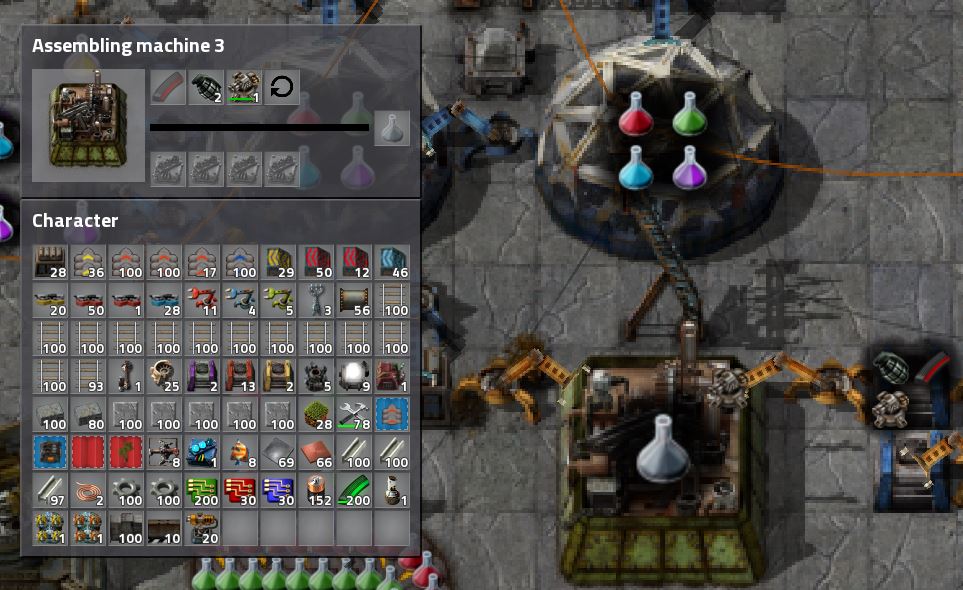Choose the blue processing units stack
This screenshot has width=963, height=590.
(279, 490)
